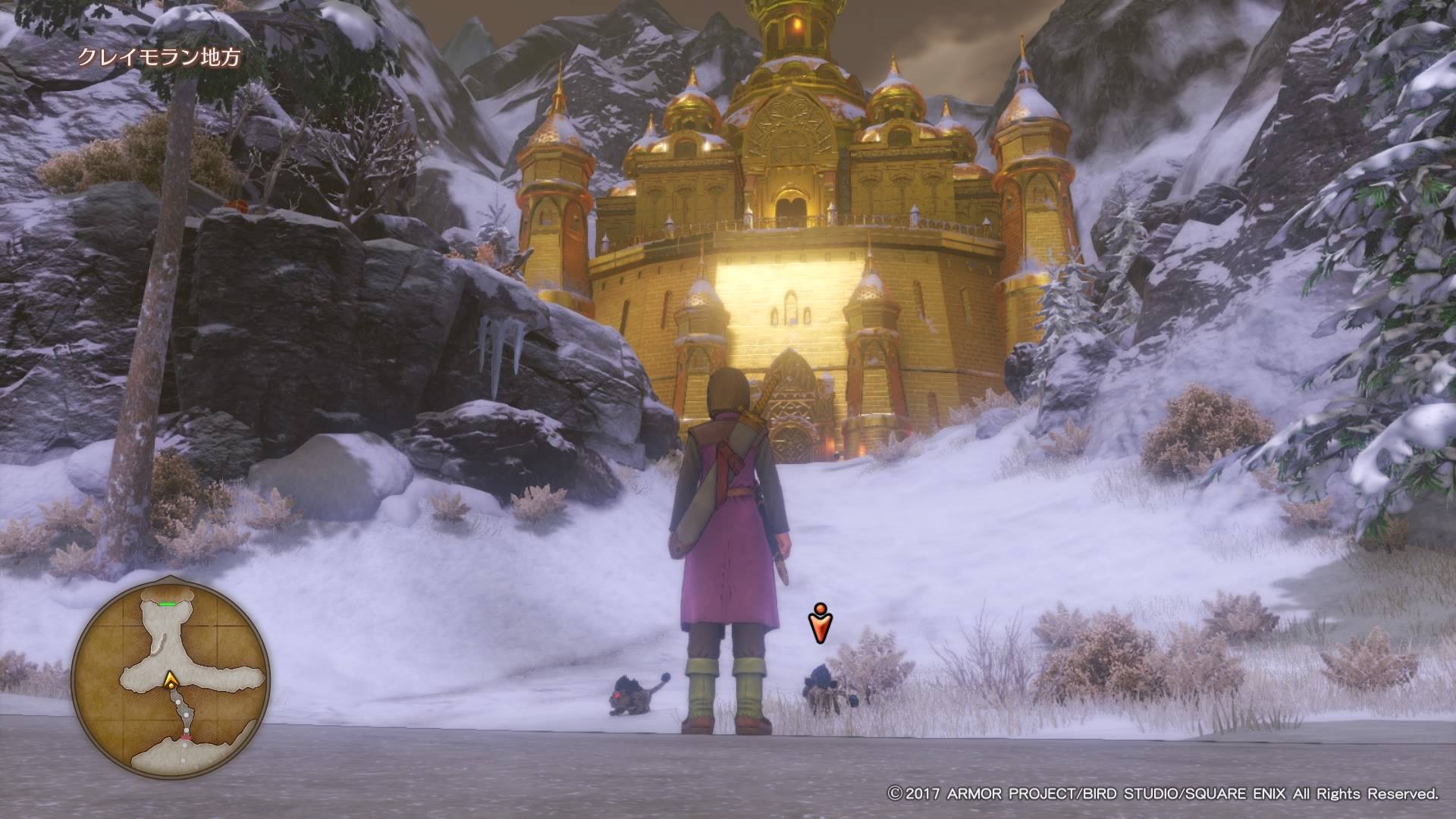Click the yellow player arrow on minimap
The image size is (1456, 819).
click(x=172, y=679)
